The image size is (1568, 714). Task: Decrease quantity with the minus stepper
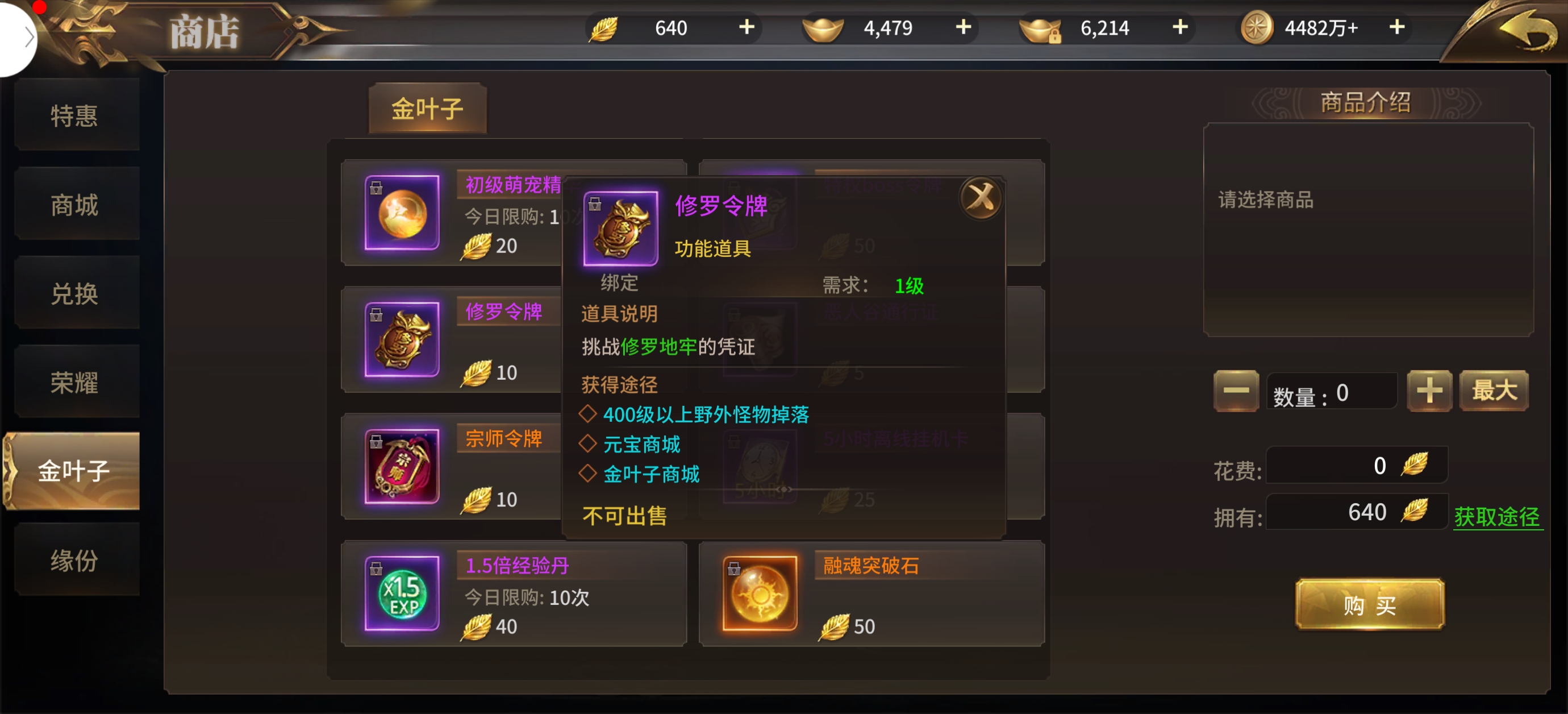point(1235,391)
